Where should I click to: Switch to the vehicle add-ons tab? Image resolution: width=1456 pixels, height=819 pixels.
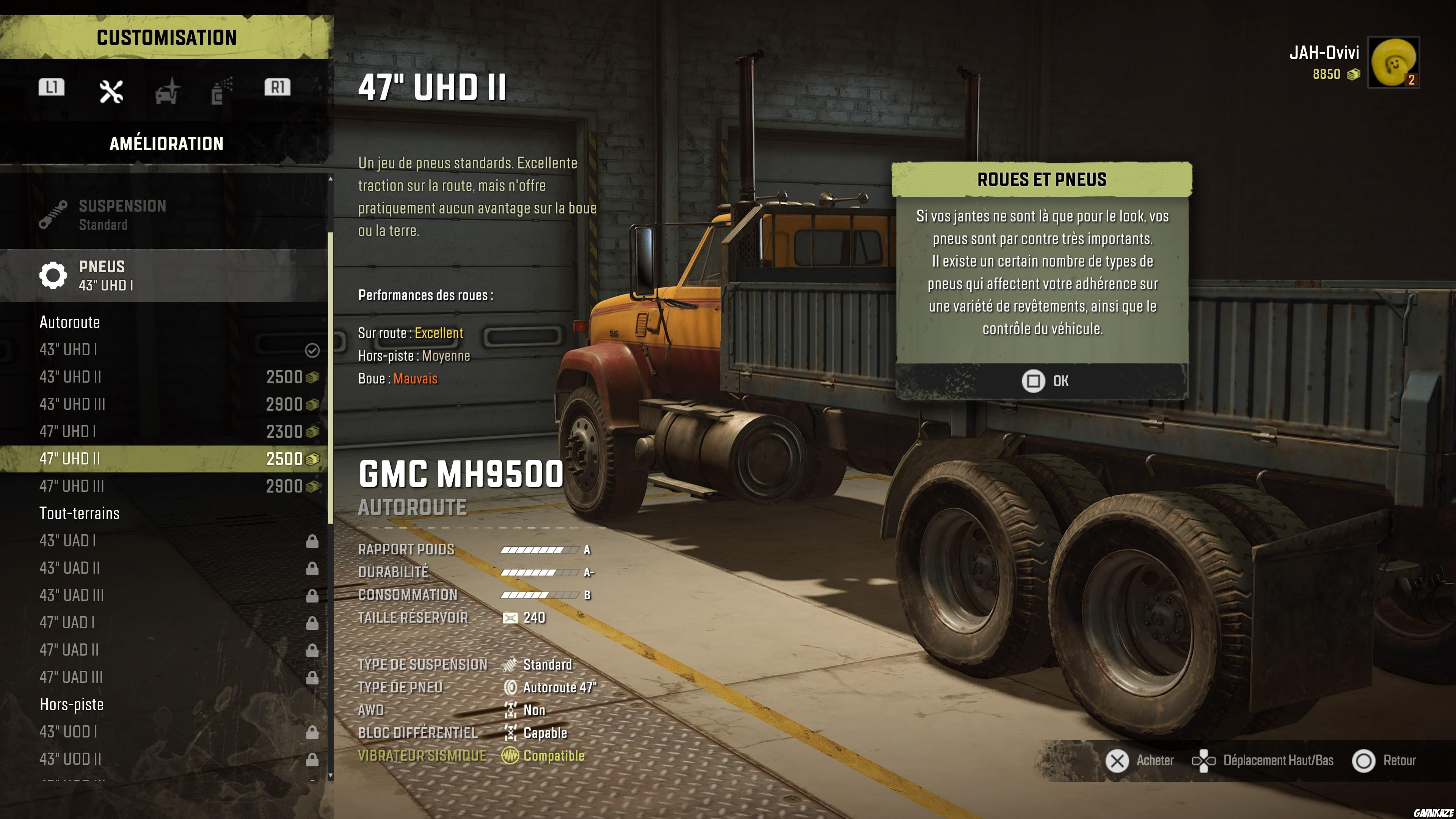point(167,91)
